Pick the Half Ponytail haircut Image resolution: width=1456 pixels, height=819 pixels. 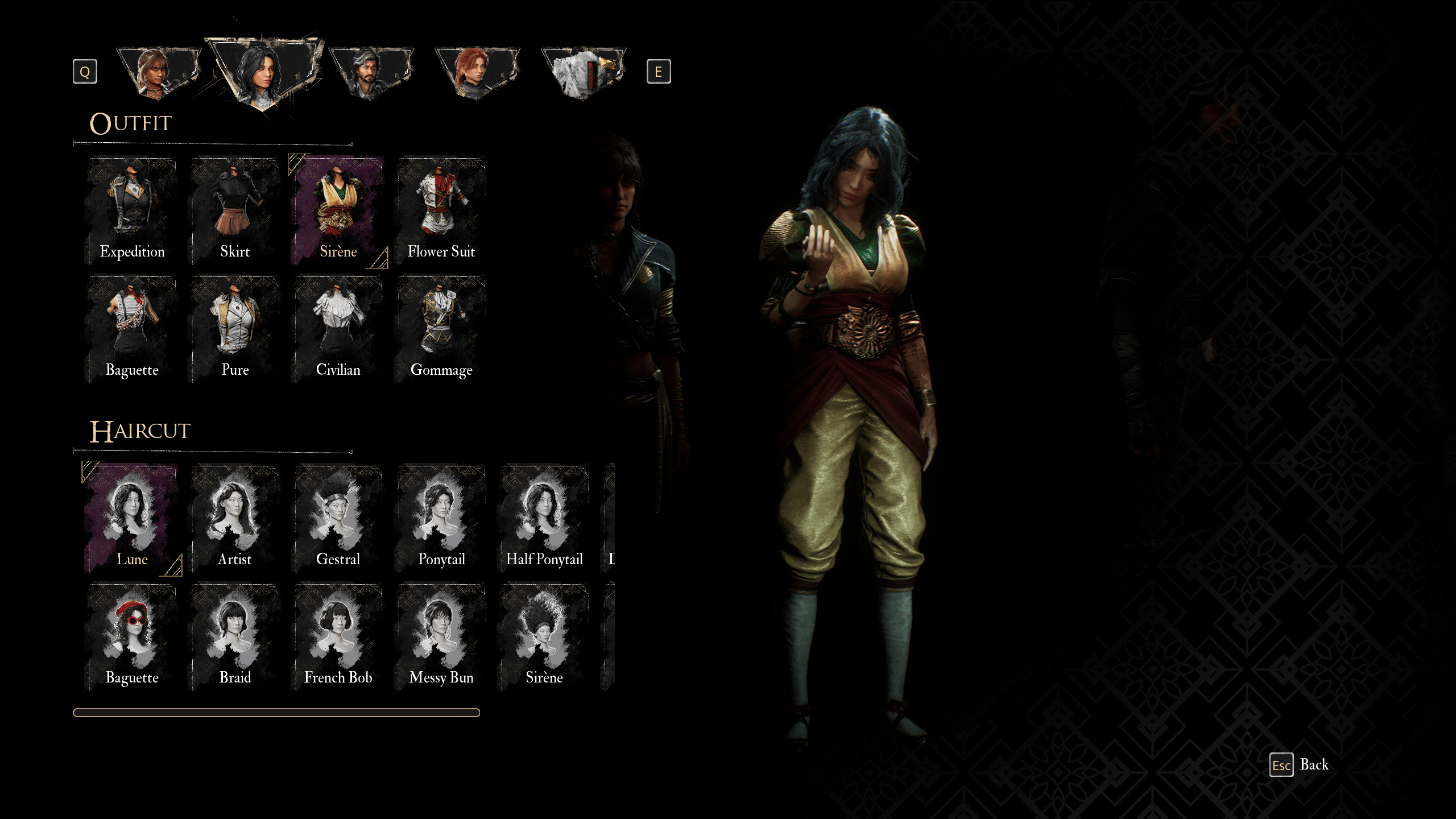tap(544, 519)
